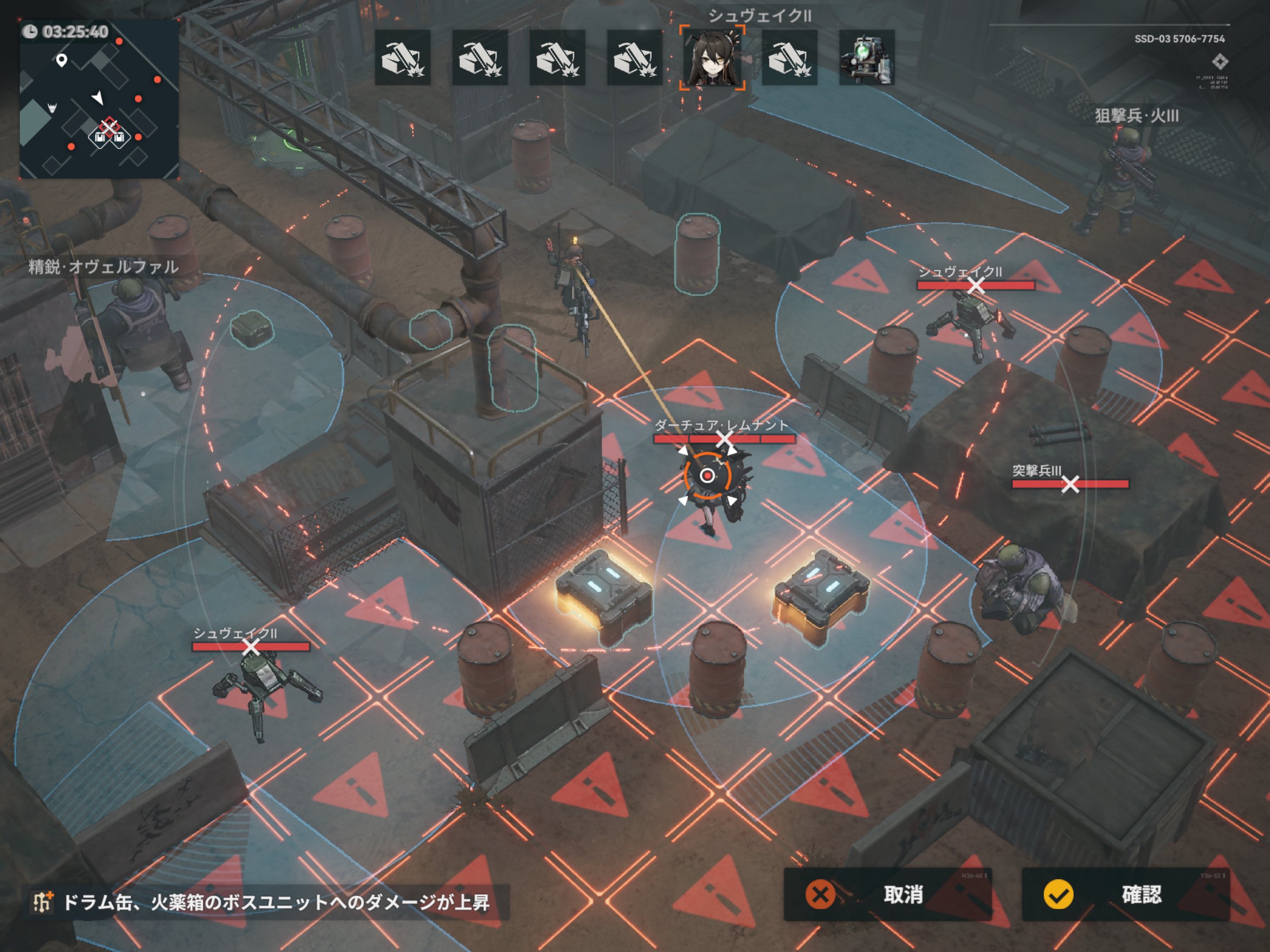Open the minimap

click(x=99, y=99)
